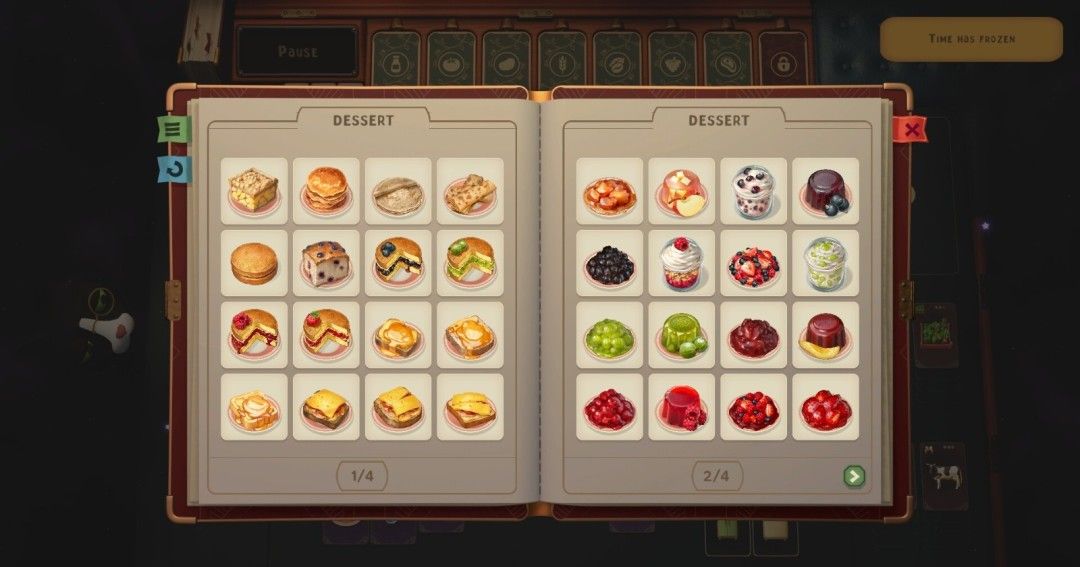
Task: Click the blue return-arrow bookmark tab
Action: pyautogui.click(x=174, y=169)
